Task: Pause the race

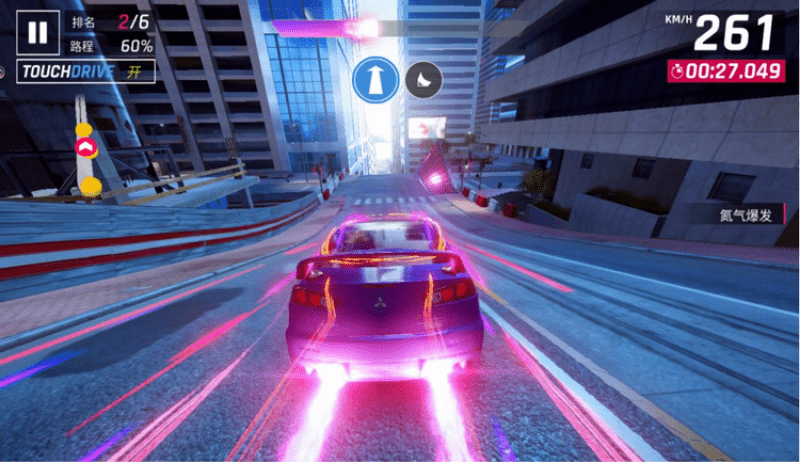Action: (x=37, y=33)
